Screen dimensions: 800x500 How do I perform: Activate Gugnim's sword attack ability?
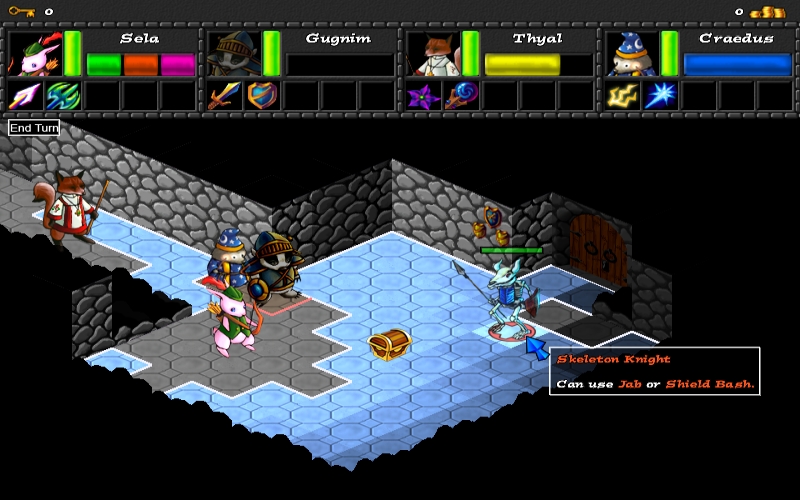[x=224, y=96]
